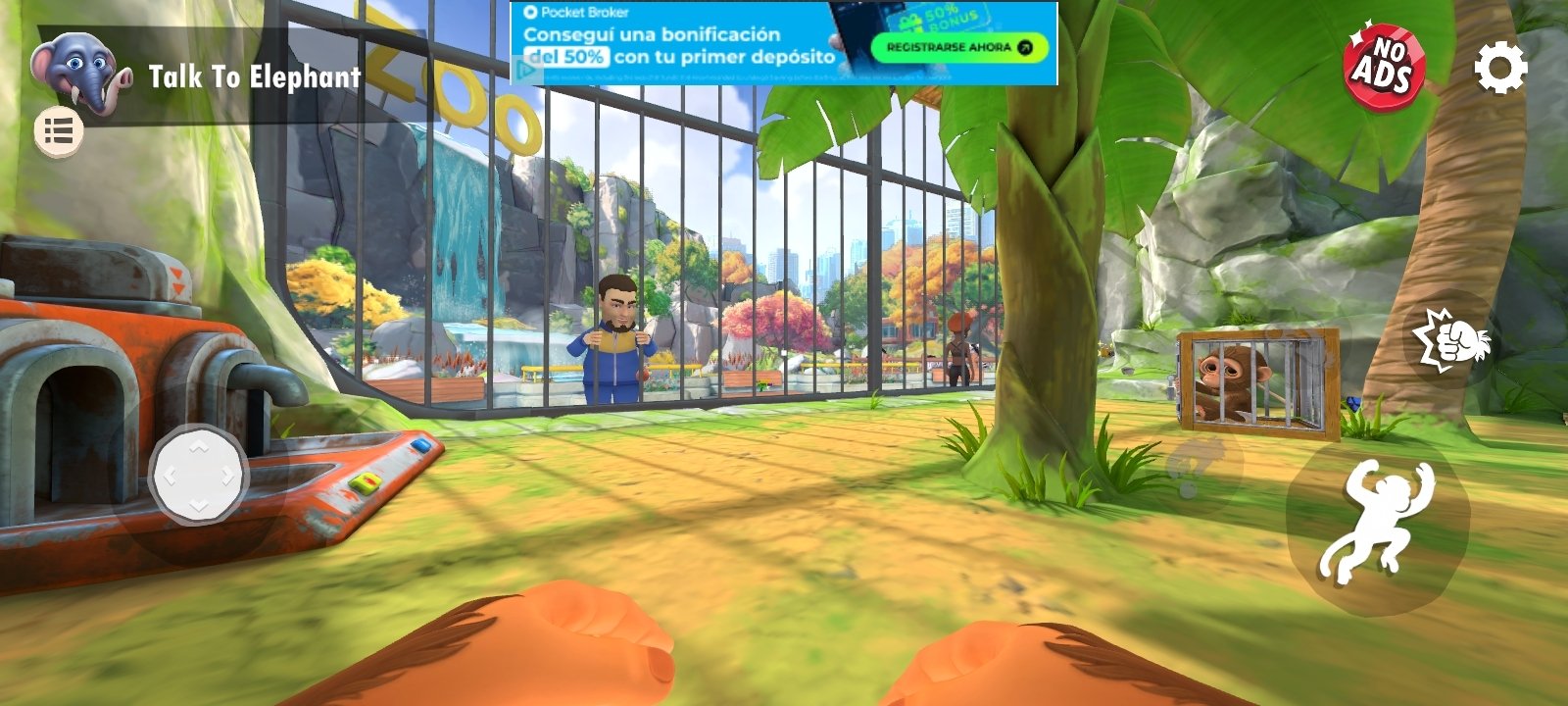Open the settings gear menu
This screenshot has height=706, width=1568.
[1500, 69]
